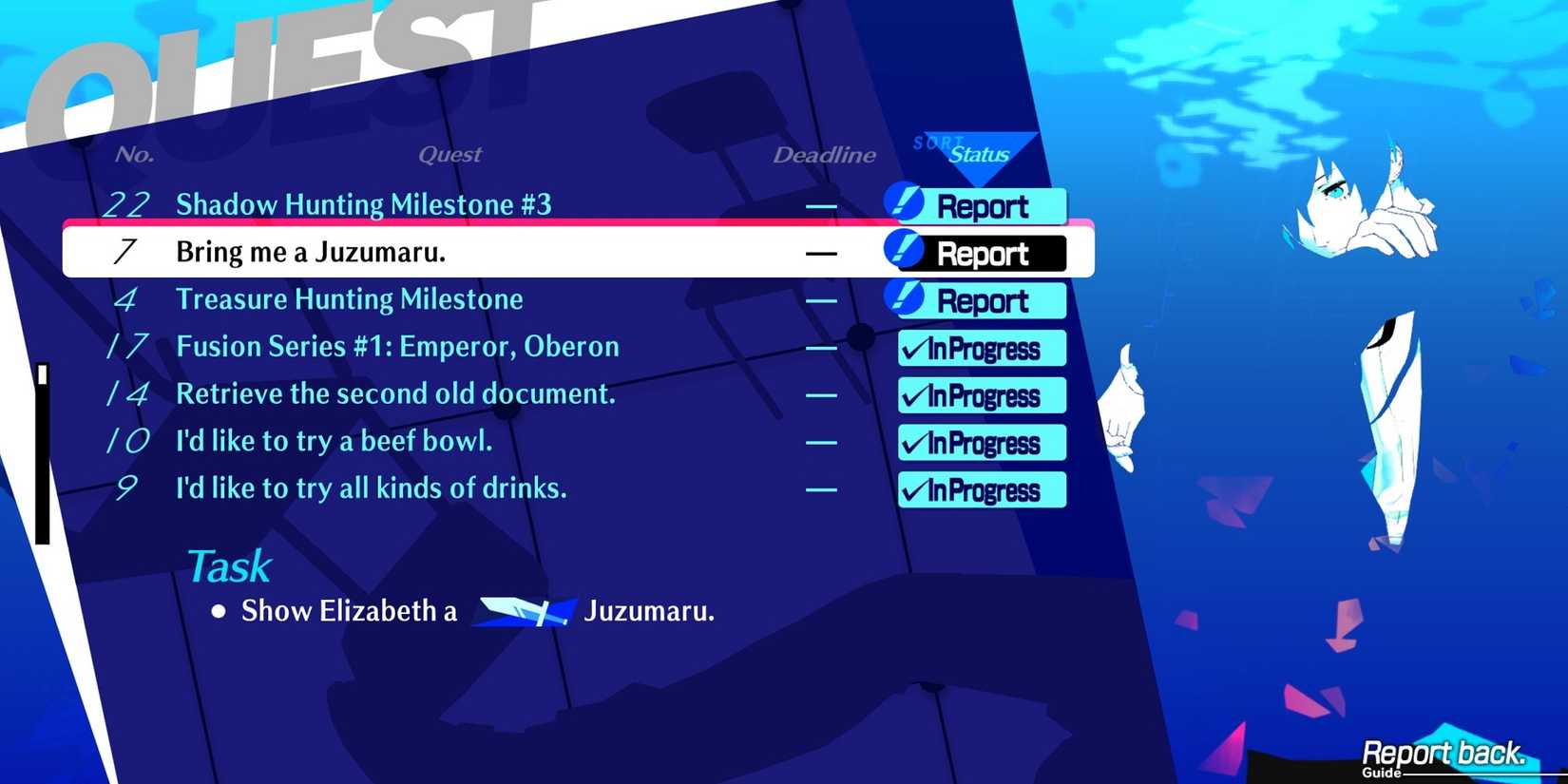Toggle In Progress for I'd like to try all kinds of drinks
The image size is (1568, 784).
coord(981,489)
